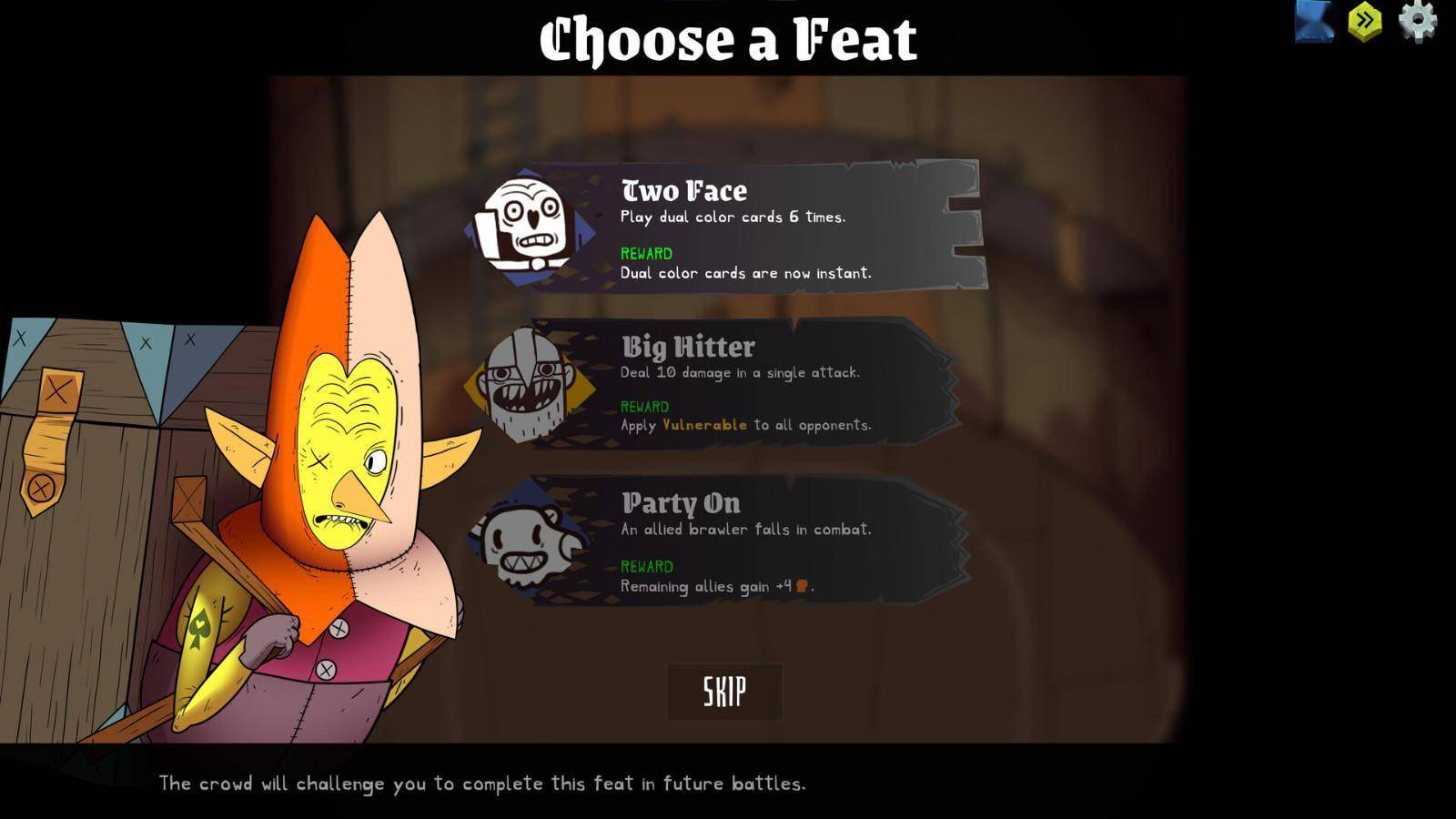
Task: Skip choosing a feat
Action: (724, 692)
